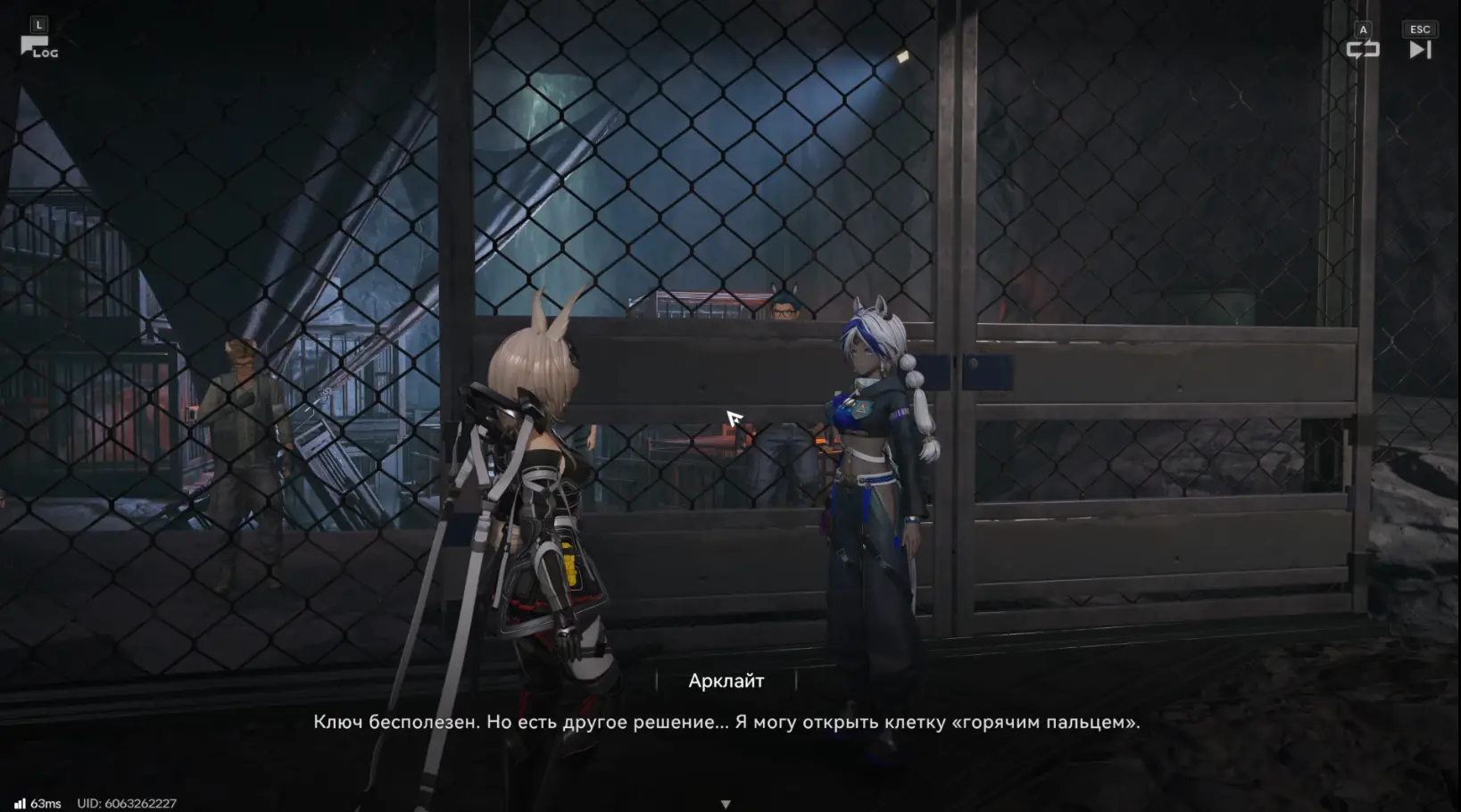Toggle auto-play dialogue mode
The height and width of the screenshot is (812, 1461).
pos(1362,49)
